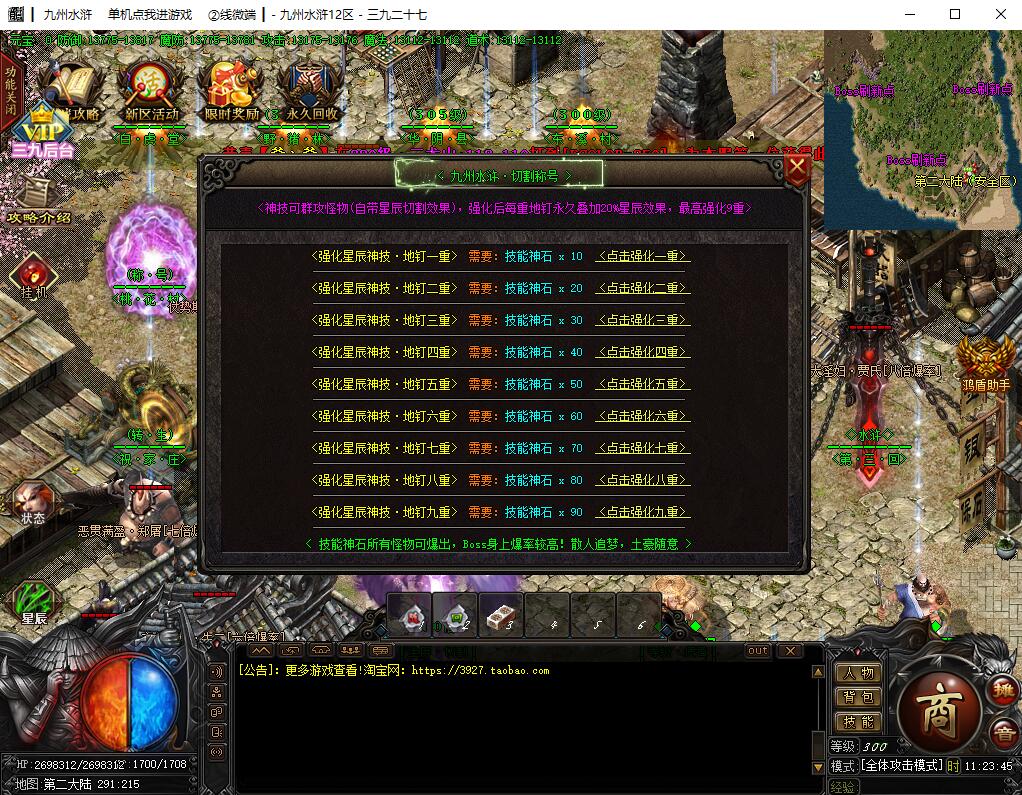Click the 点击强化九重 upgrade link
1022x795 pixels.
[x=643, y=512]
